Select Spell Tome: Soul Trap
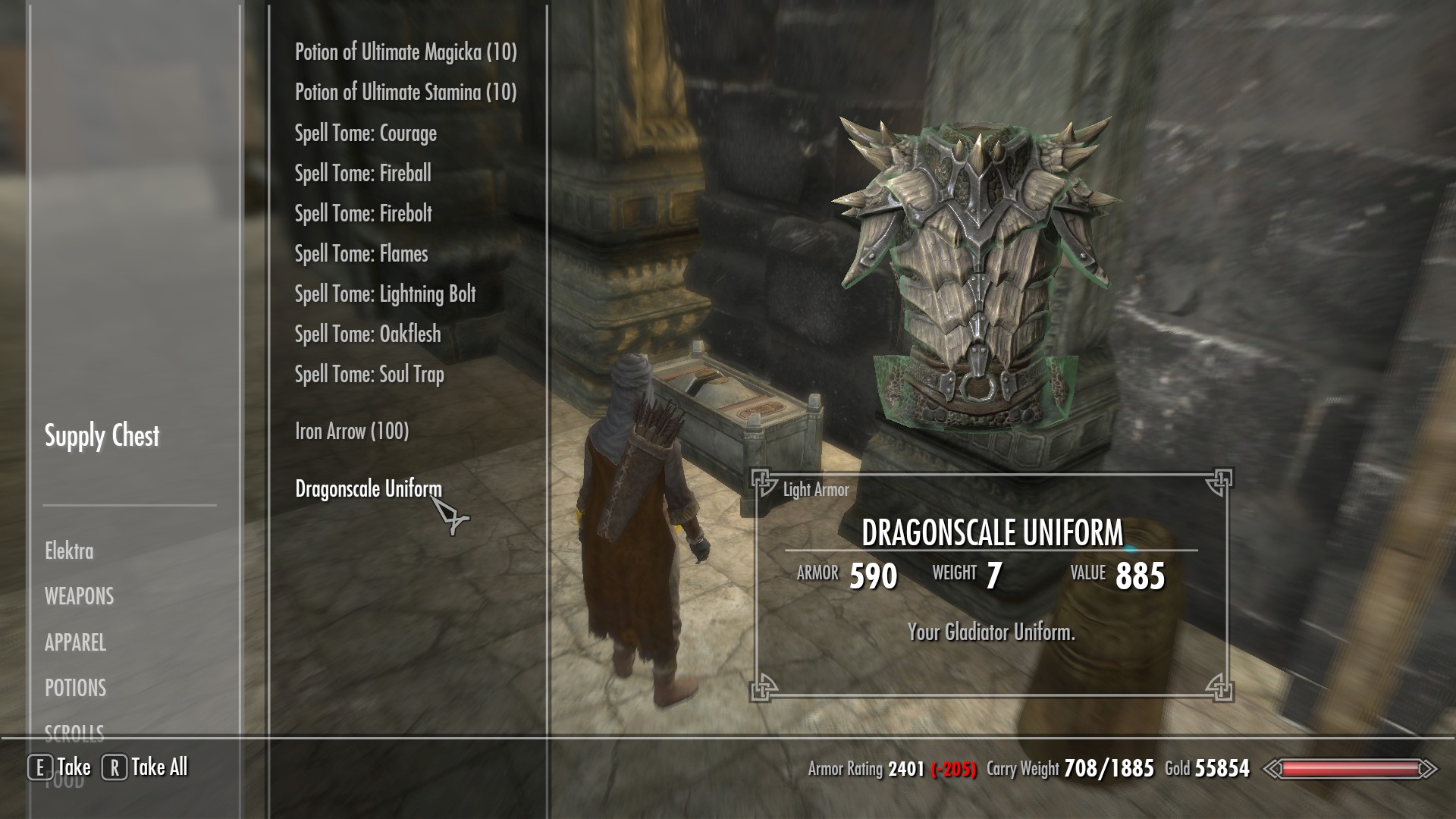The image size is (1456, 819). (x=369, y=375)
